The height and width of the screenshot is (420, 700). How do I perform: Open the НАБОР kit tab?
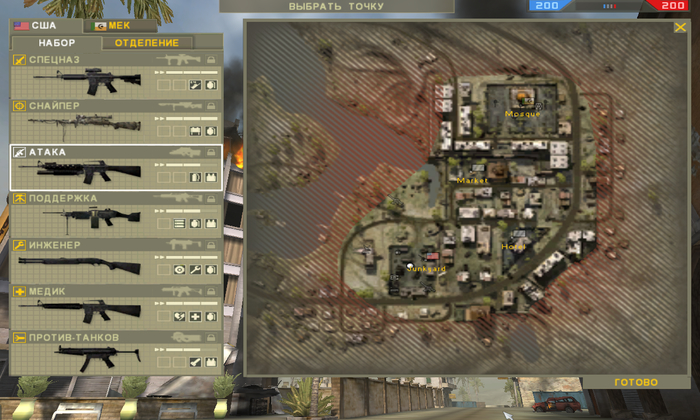[57, 43]
